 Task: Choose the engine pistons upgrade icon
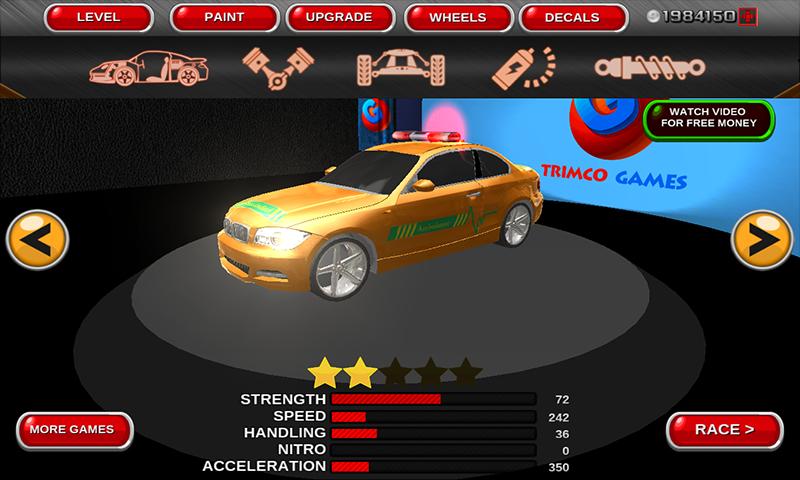pos(272,66)
